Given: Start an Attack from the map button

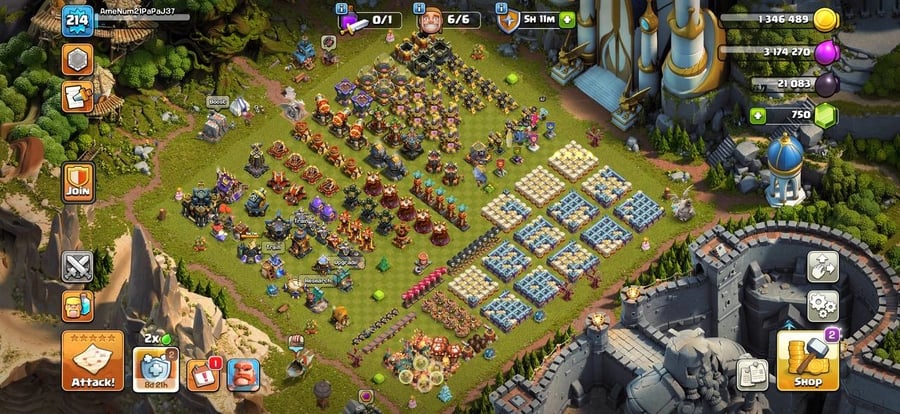Looking at the screenshot, I should (x=93, y=361).
